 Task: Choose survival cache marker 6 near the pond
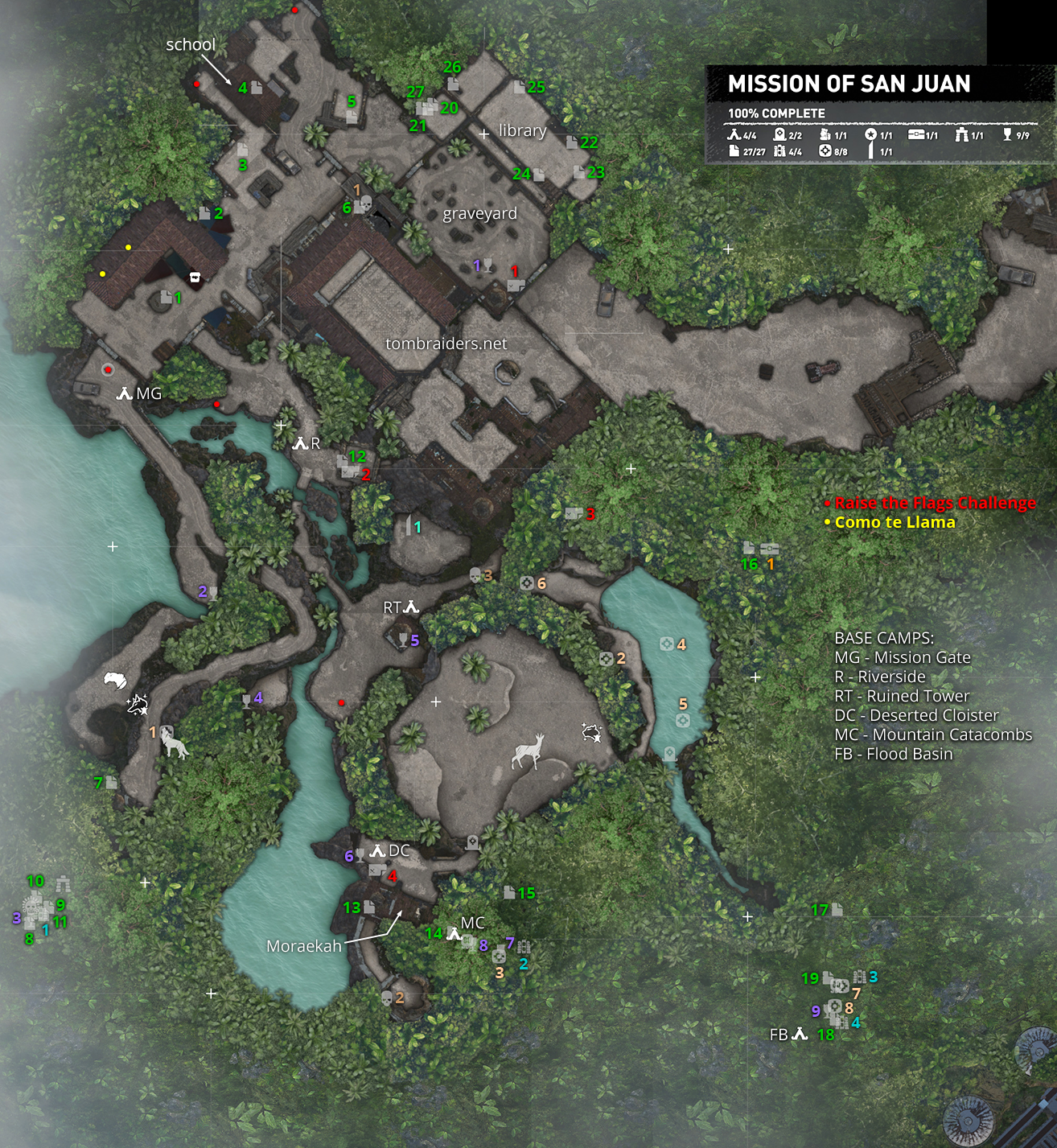(x=527, y=583)
